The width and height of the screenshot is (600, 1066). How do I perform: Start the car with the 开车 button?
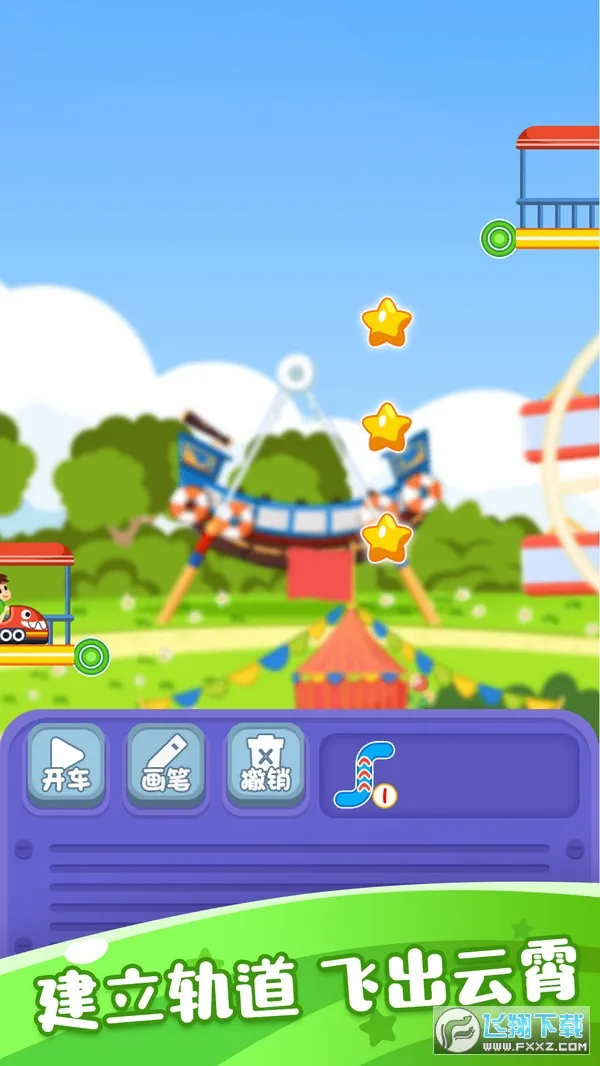[x=66, y=764]
